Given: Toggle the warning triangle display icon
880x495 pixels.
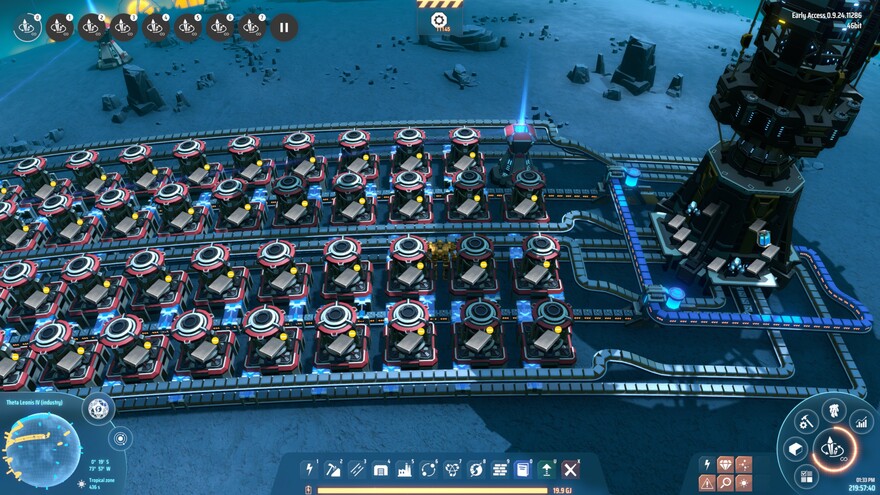Looking at the screenshot, I should 708,483.
